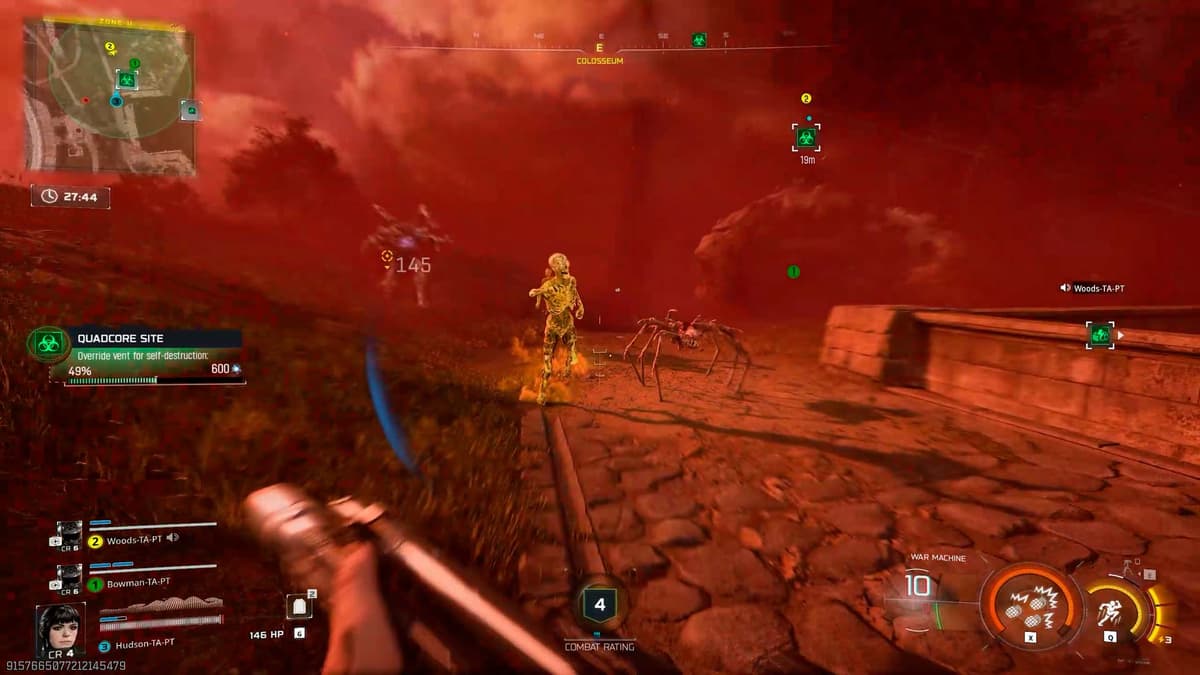Activate the cluster grenade ability icon
The width and height of the screenshot is (1200, 675).
pos(1030,607)
